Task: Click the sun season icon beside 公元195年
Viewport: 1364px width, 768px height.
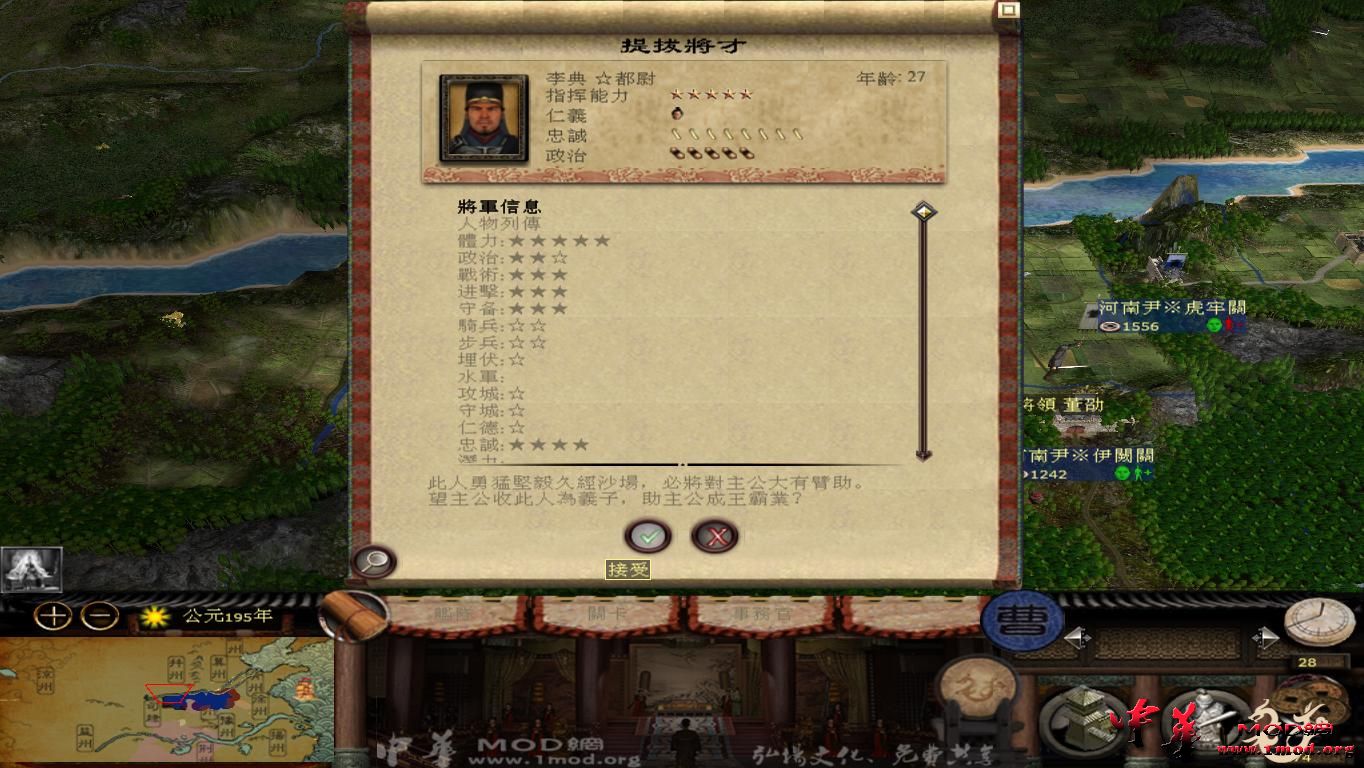Action: point(154,617)
